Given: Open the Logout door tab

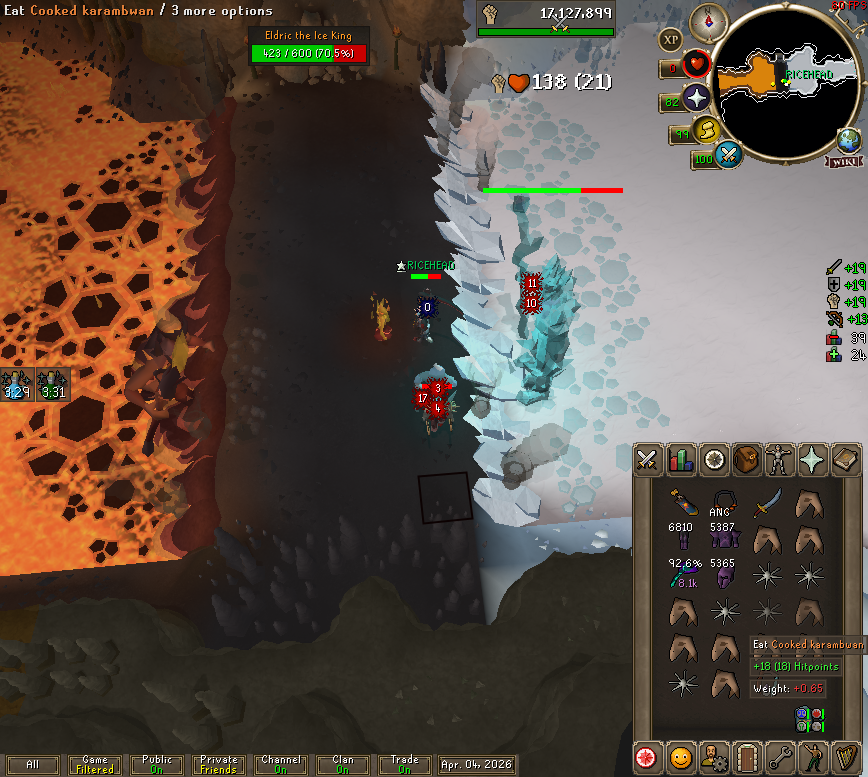Looking at the screenshot, I should click(746, 755).
